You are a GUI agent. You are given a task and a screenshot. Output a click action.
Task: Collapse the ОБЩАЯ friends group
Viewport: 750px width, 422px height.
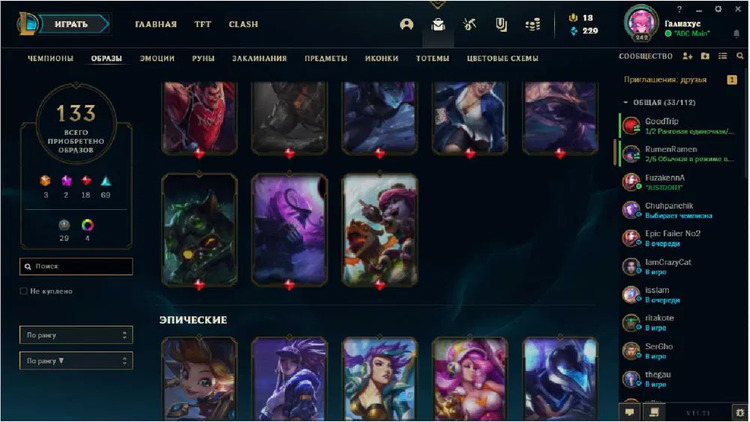pos(626,102)
